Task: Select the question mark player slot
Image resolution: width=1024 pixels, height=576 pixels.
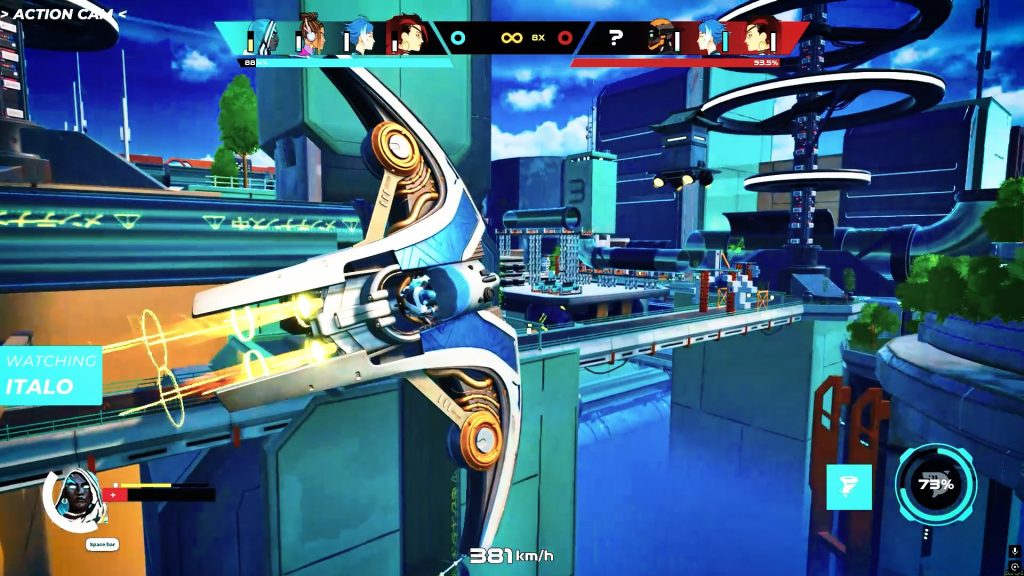Action: tap(616, 38)
